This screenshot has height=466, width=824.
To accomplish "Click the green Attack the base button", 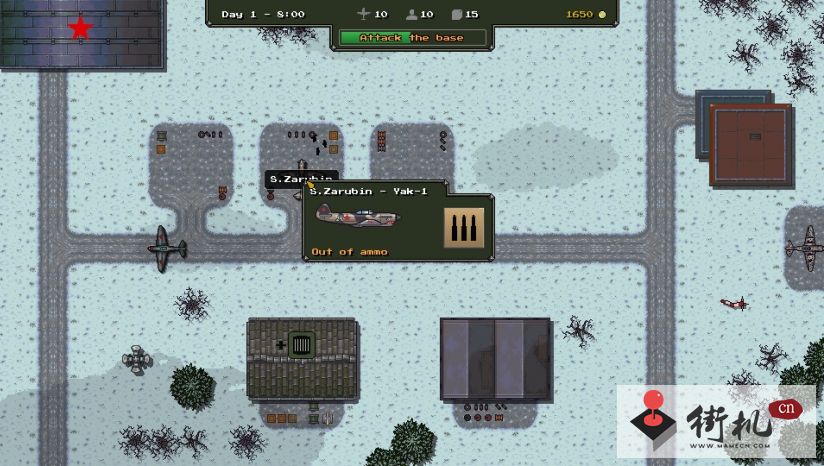I will 413,38.
